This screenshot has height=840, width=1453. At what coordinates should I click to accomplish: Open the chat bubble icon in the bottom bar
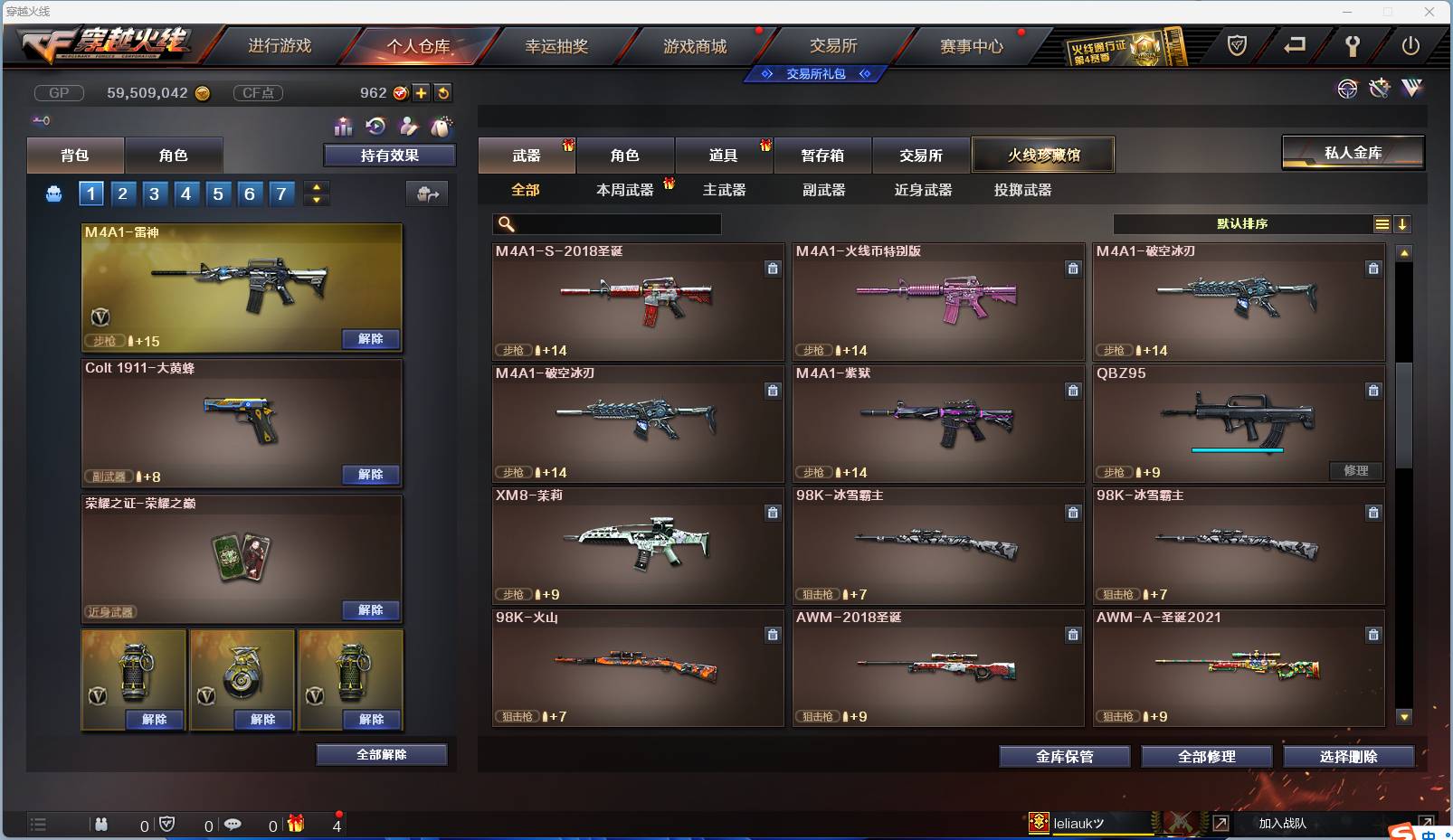pos(233,825)
